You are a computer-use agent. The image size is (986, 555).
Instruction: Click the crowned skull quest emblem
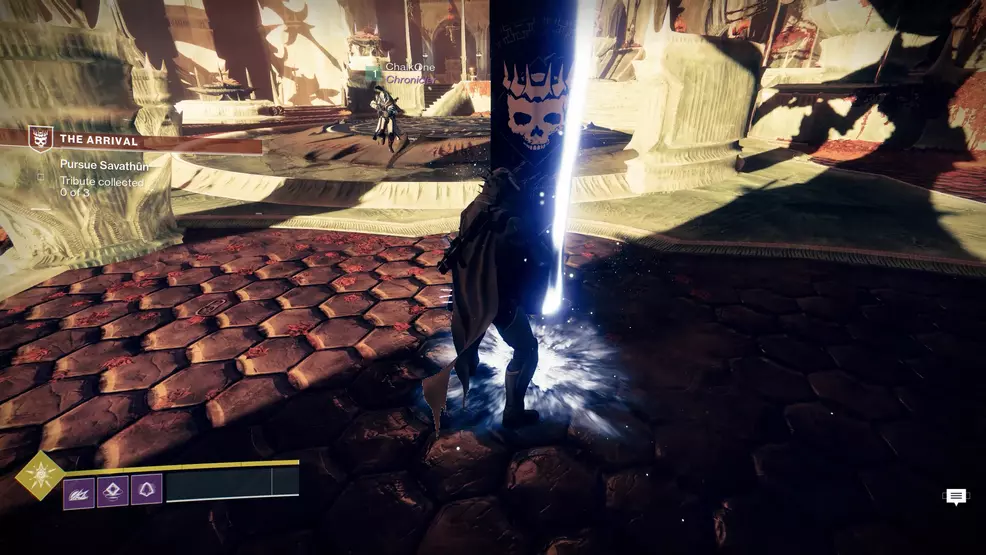41,139
